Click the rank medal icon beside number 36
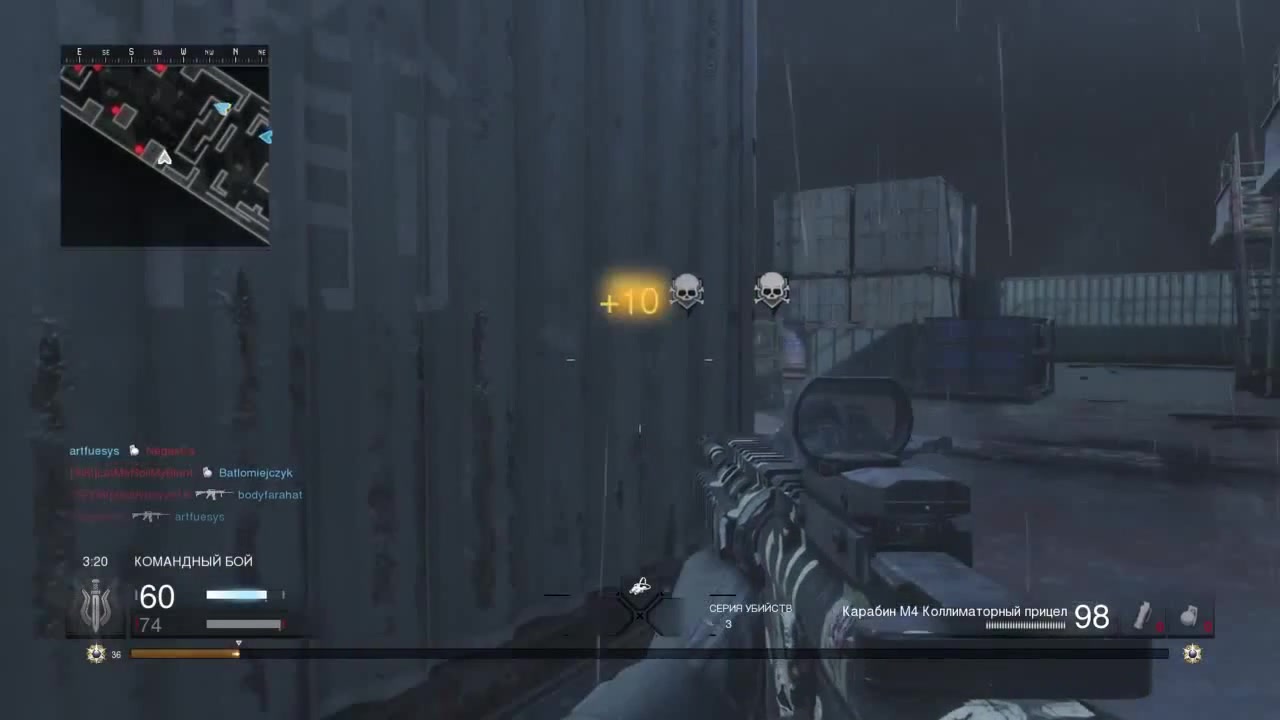The width and height of the screenshot is (1280, 720). click(95, 653)
